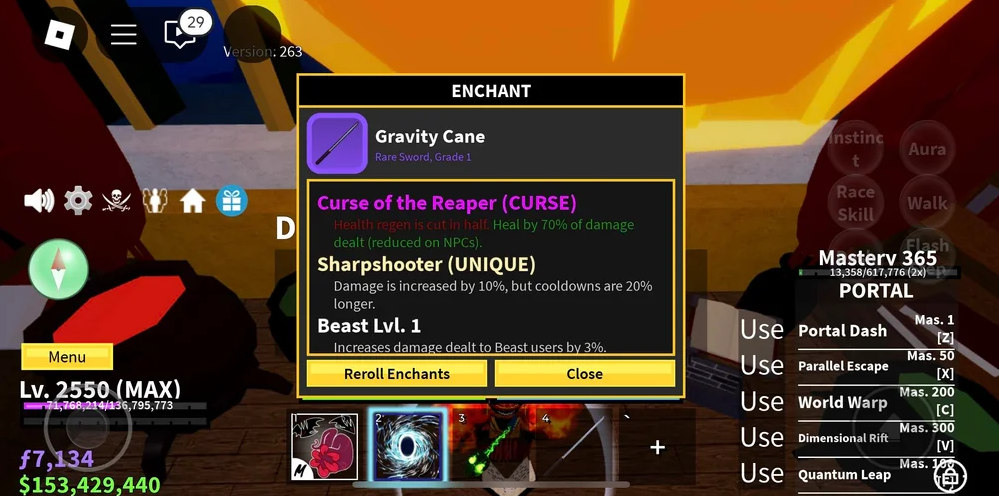The width and height of the screenshot is (999, 496).
Task: Close the Enchant window
Action: 584,374
